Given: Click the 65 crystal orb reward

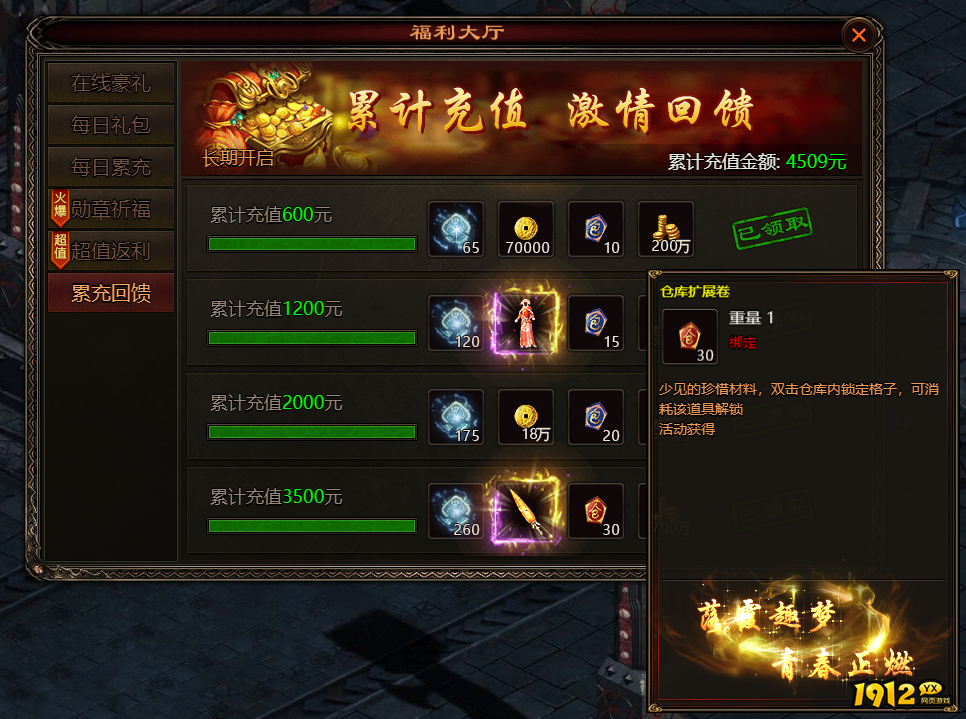Looking at the screenshot, I should [455, 229].
